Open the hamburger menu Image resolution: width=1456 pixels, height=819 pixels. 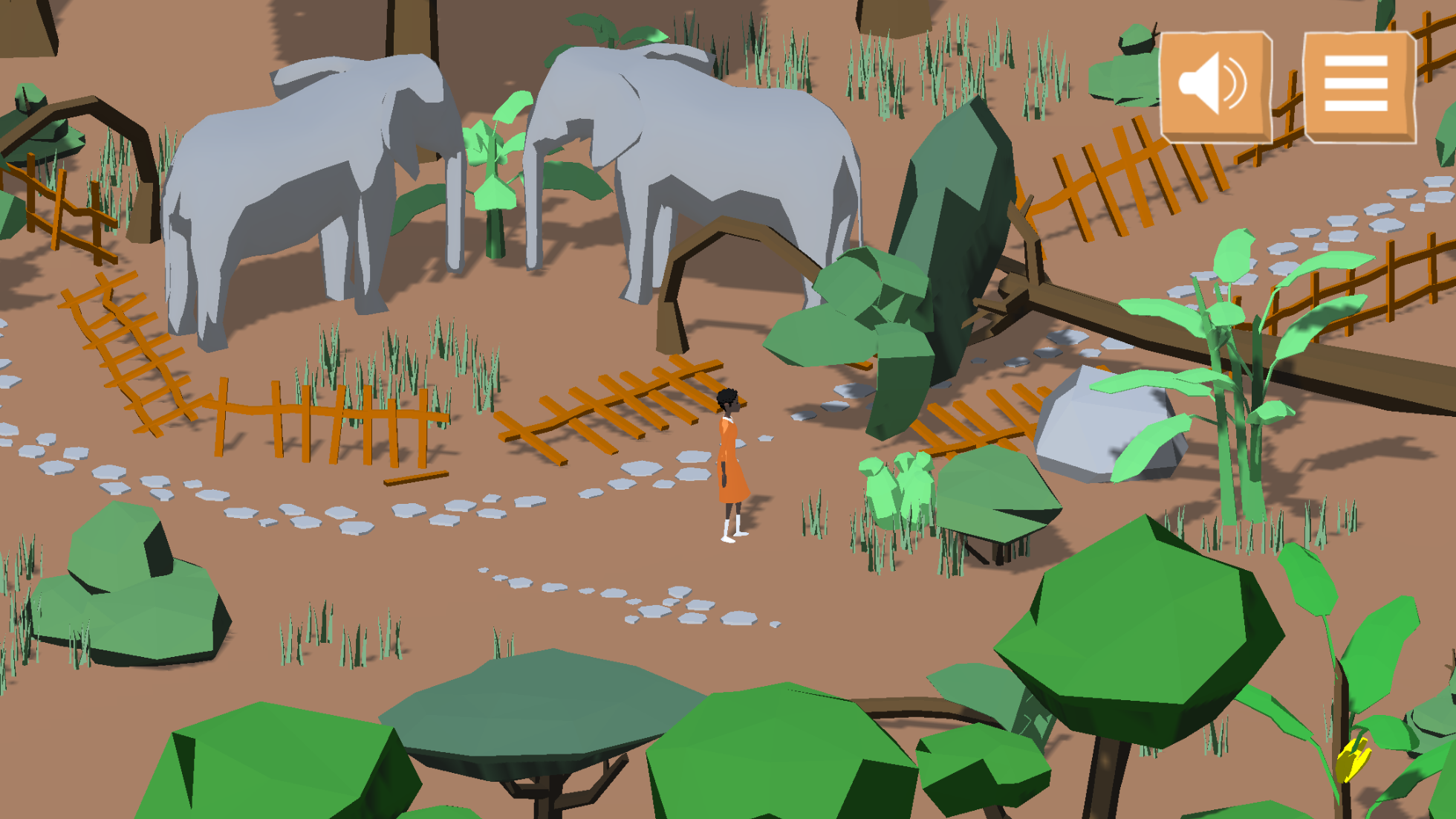pyautogui.click(x=1358, y=86)
